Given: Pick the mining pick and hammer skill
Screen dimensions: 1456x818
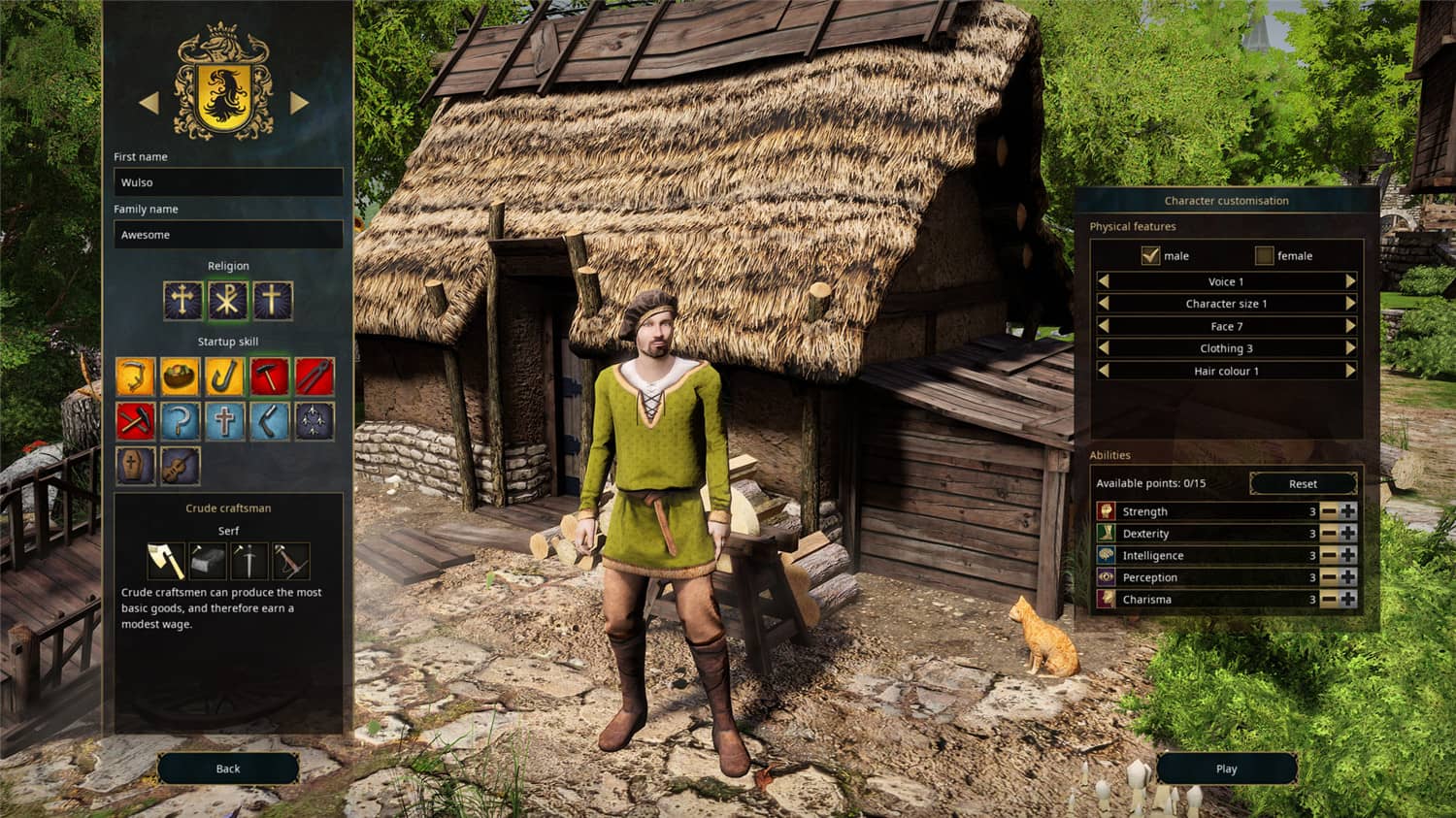Looking at the screenshot, I should tap(135, 421).
